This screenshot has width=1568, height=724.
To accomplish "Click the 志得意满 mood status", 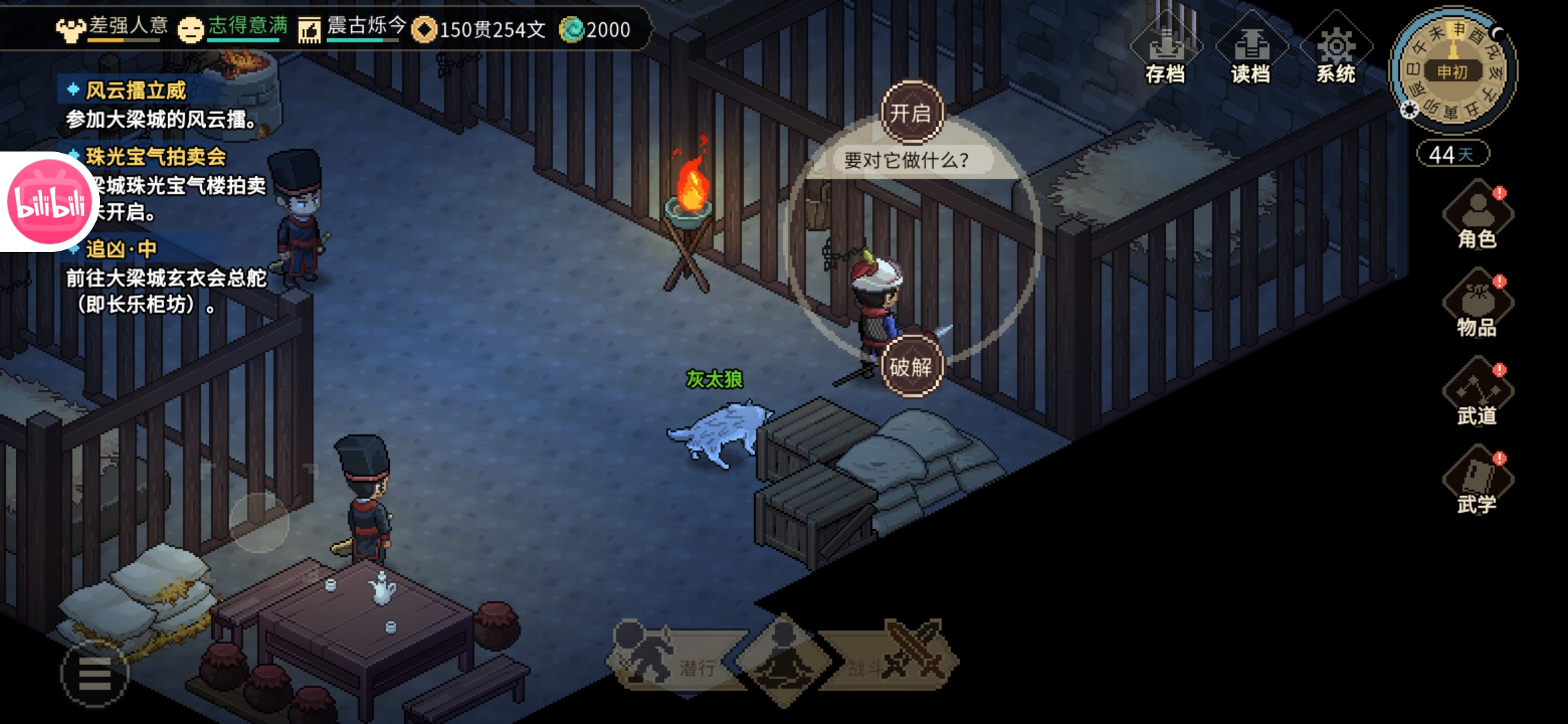I will [235, 28].
